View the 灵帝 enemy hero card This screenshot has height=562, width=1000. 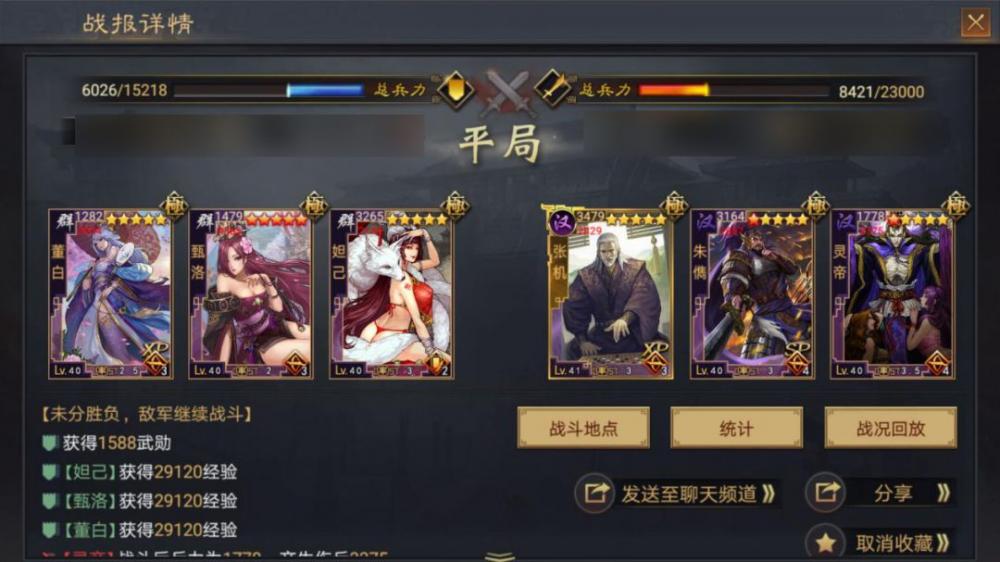[x=891, y=294]
